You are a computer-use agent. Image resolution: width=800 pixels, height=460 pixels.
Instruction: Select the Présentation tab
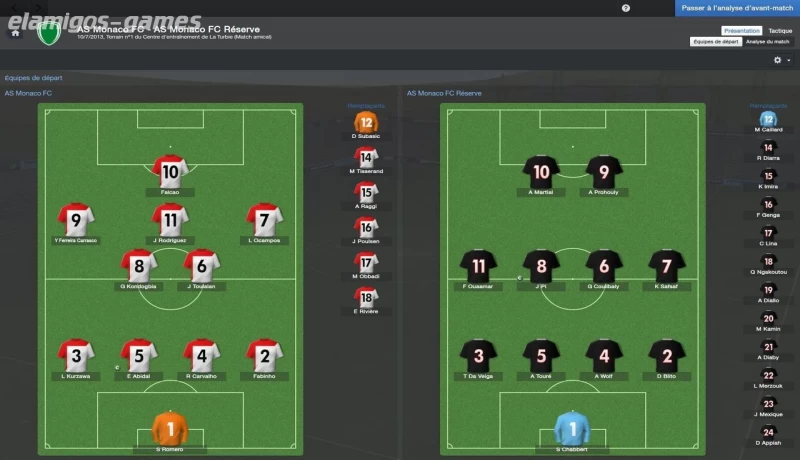coord(741,31)
